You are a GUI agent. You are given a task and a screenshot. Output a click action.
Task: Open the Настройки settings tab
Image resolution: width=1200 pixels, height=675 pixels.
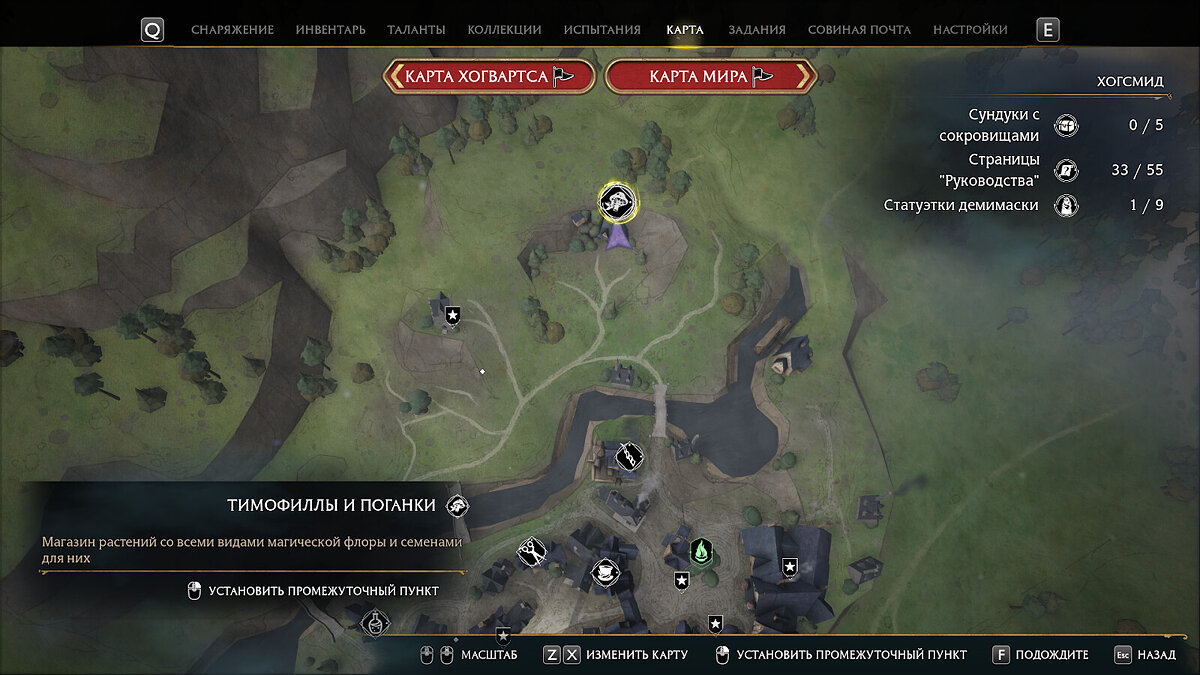[x=970, y=30]
